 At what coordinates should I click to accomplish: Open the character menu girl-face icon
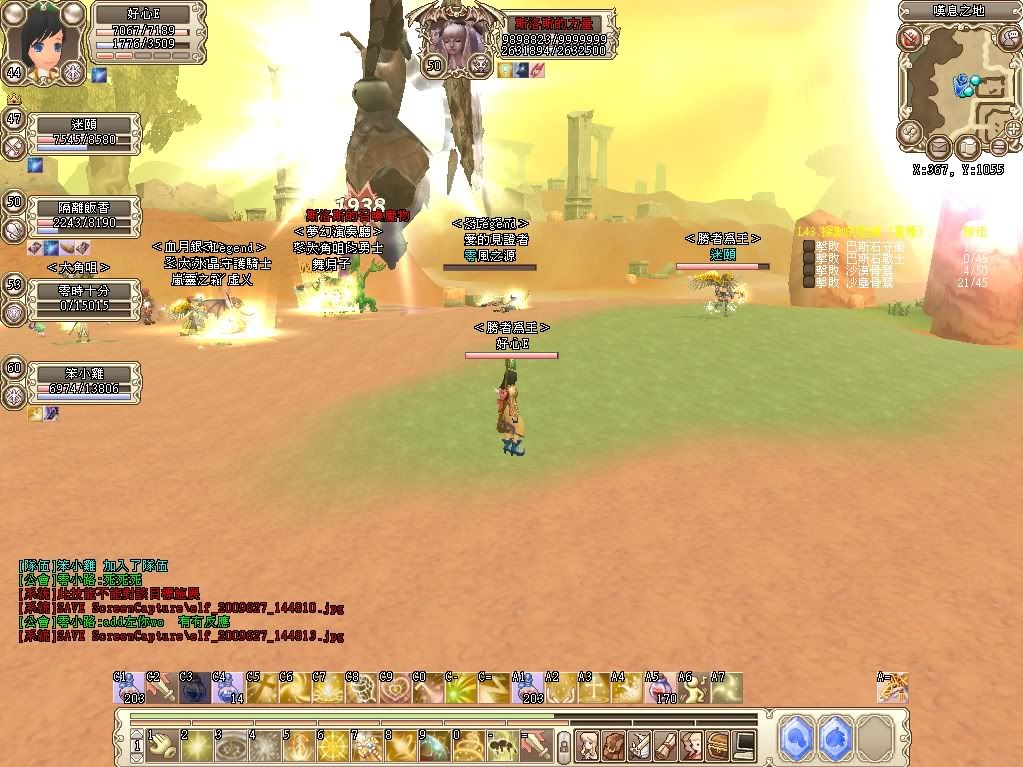coord(587,744)
